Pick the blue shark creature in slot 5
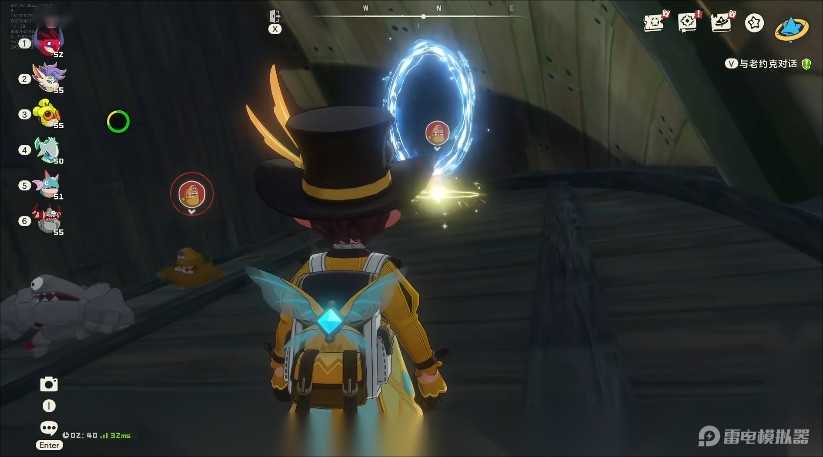Viewport: 823px width, 457px height. tap(46, 184)
